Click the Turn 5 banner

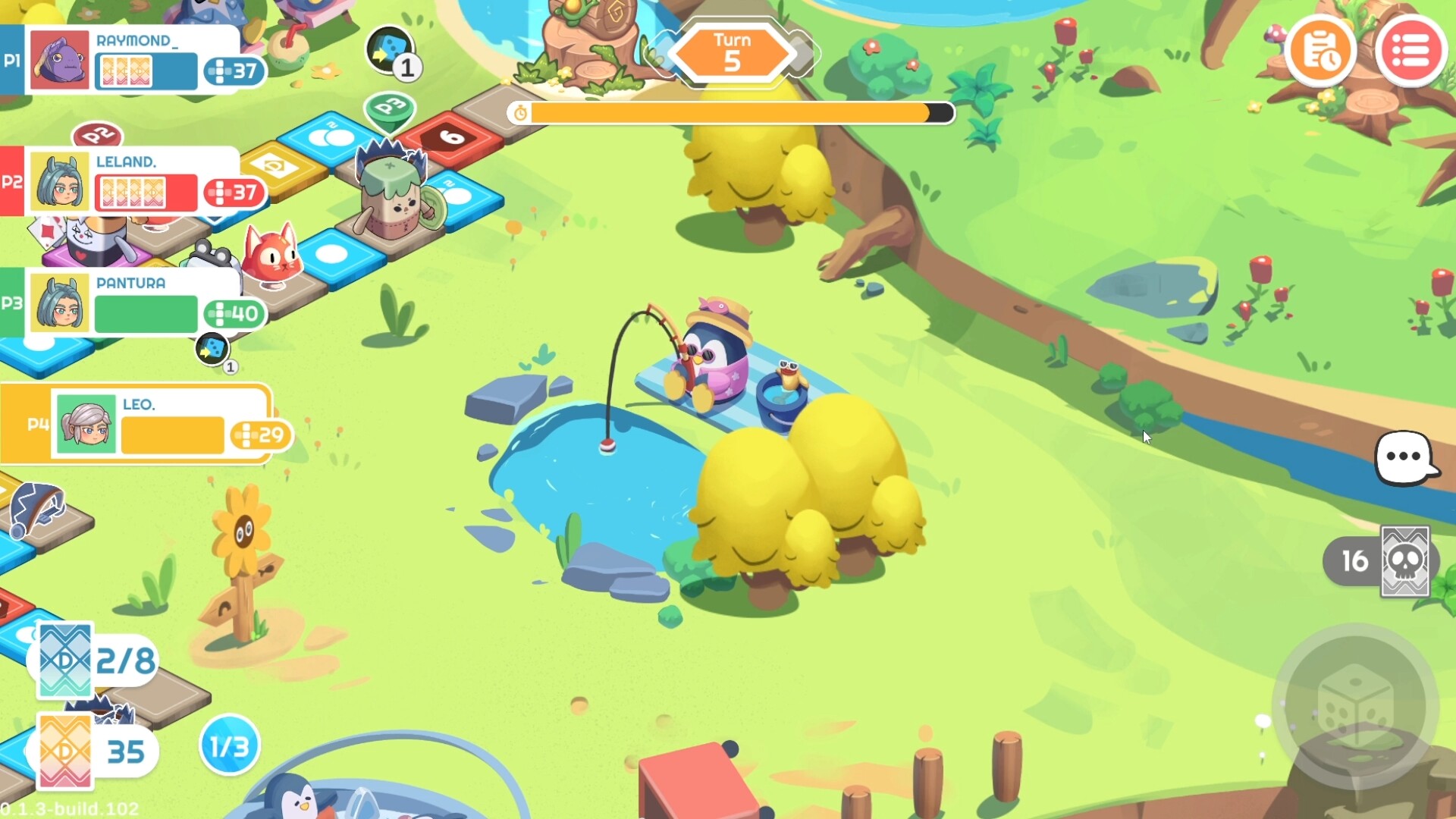click(x=730, y=50)
